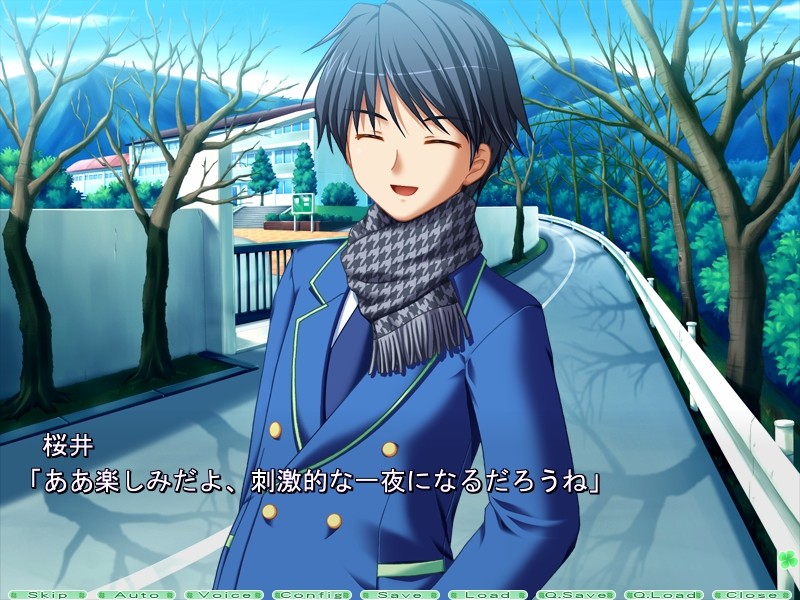The width and height of the screenshot is (800, 600).
Task: Hide the text window using Close
Action: 751,594
